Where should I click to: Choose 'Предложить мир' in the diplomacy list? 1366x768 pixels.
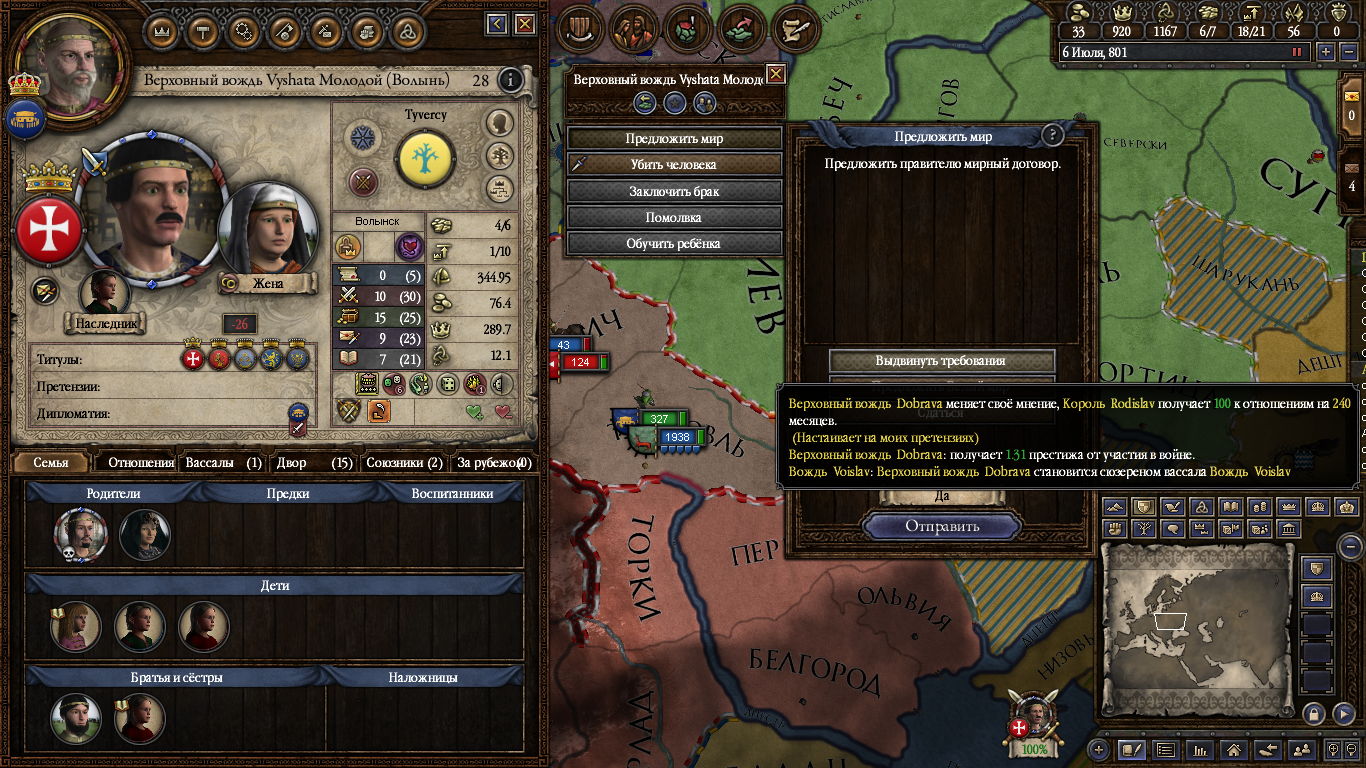(x=674, y=139)
